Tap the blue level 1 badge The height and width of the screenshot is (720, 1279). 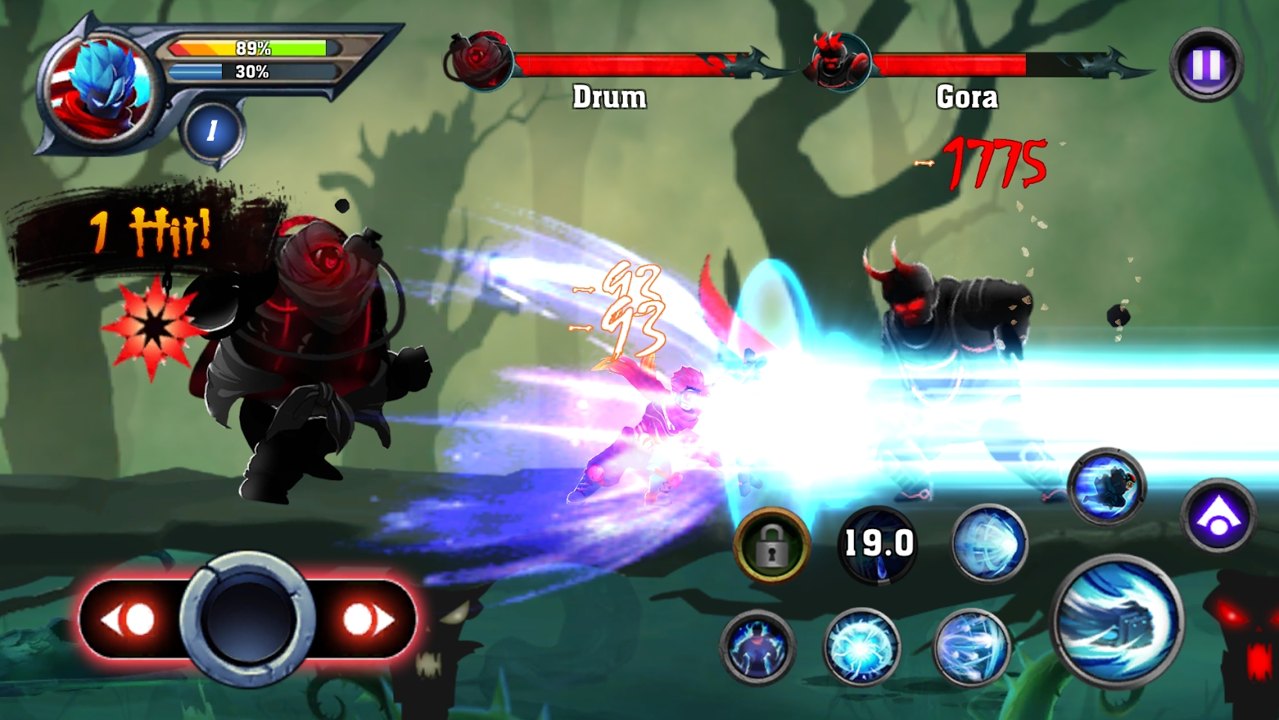212,131
